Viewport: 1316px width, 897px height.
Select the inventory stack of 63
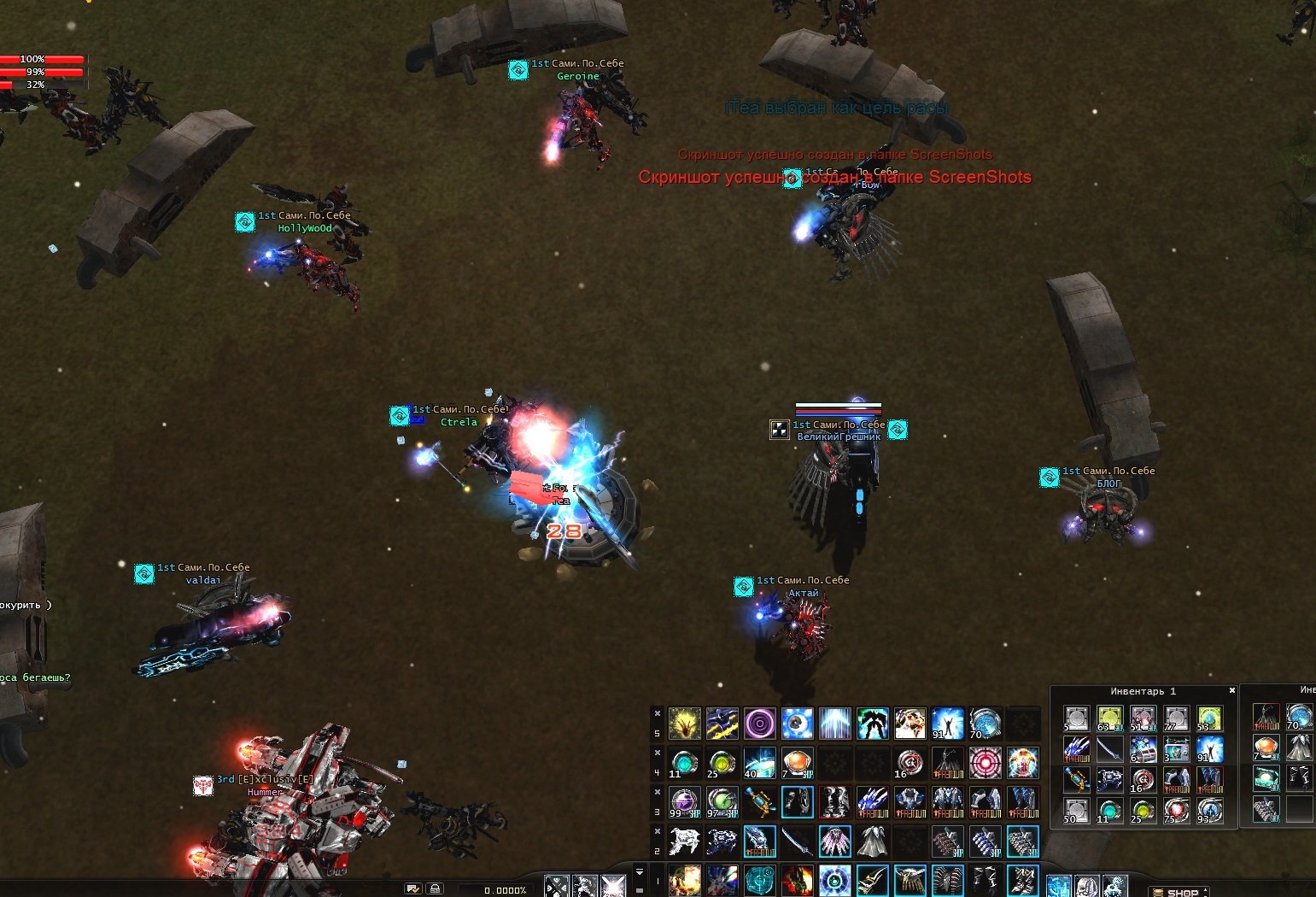coord(1109,718)
